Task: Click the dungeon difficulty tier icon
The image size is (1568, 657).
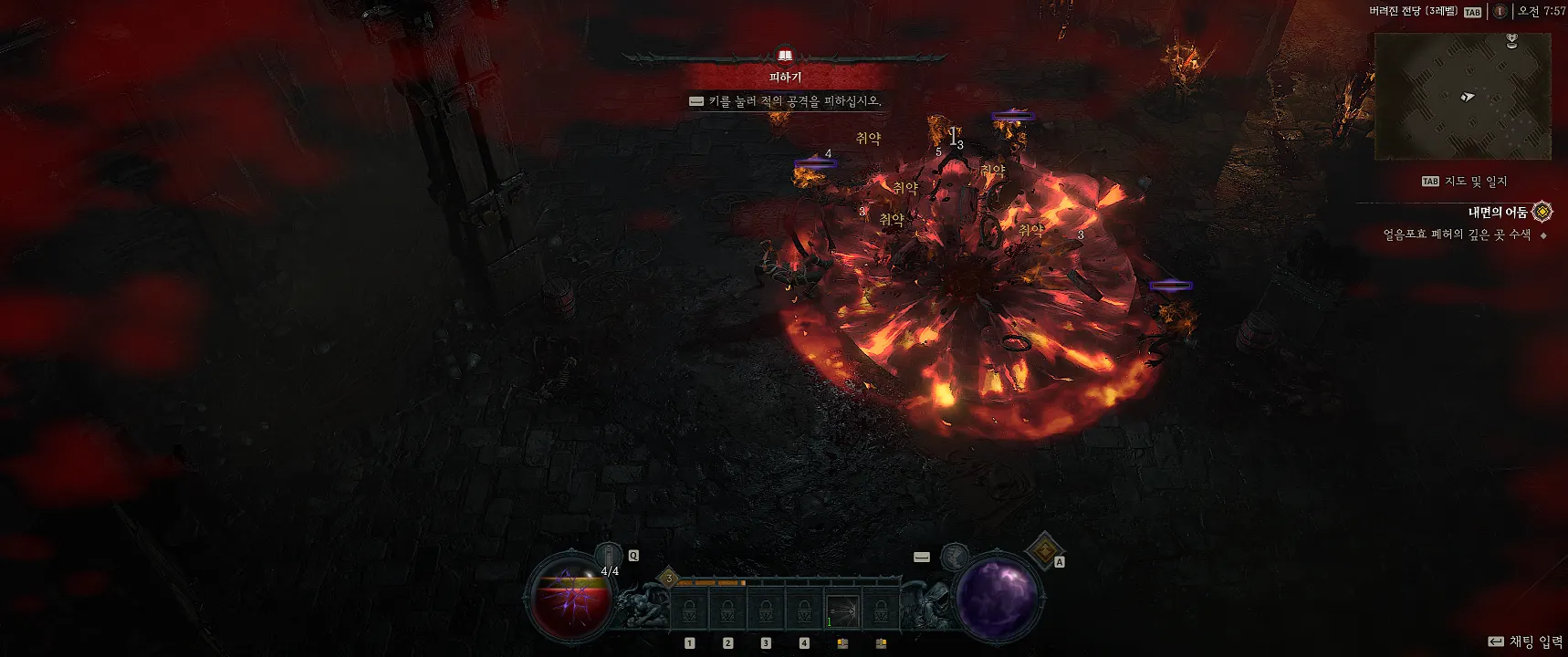Action: (1500, 12)
